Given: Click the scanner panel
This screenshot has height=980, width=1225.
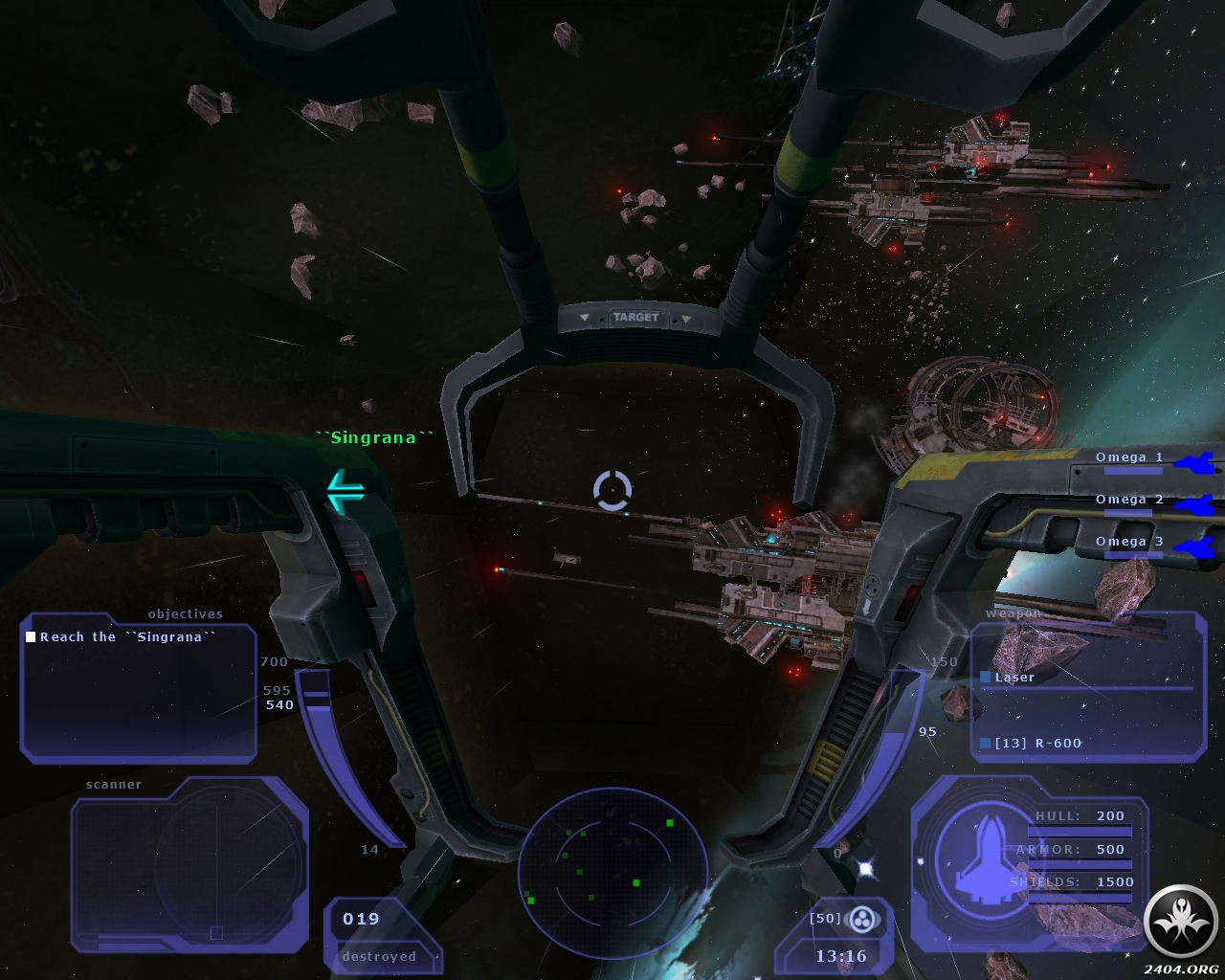Looking at the screenshot, I should point(189,863).
